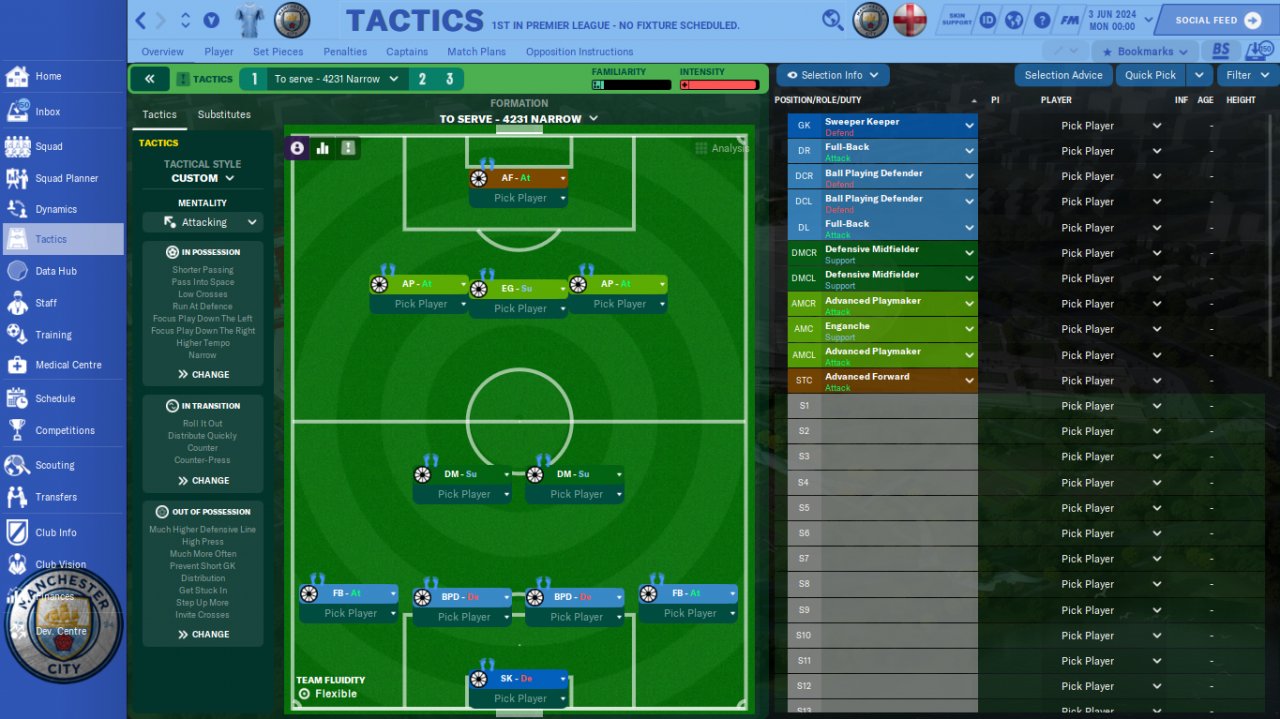Viewport: 1280px width, 719px height.
Task: Open the Filter dropdown
Action: coord(1246,75)
